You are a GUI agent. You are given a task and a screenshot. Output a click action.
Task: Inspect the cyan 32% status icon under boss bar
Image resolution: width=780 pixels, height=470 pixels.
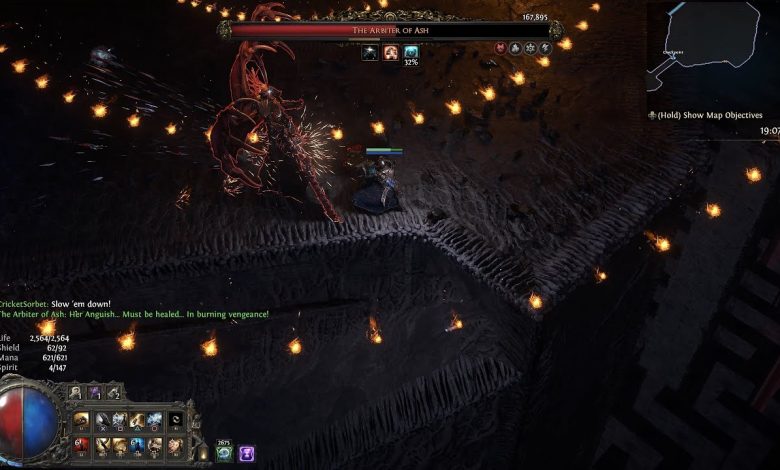click(x=411, y=52)
